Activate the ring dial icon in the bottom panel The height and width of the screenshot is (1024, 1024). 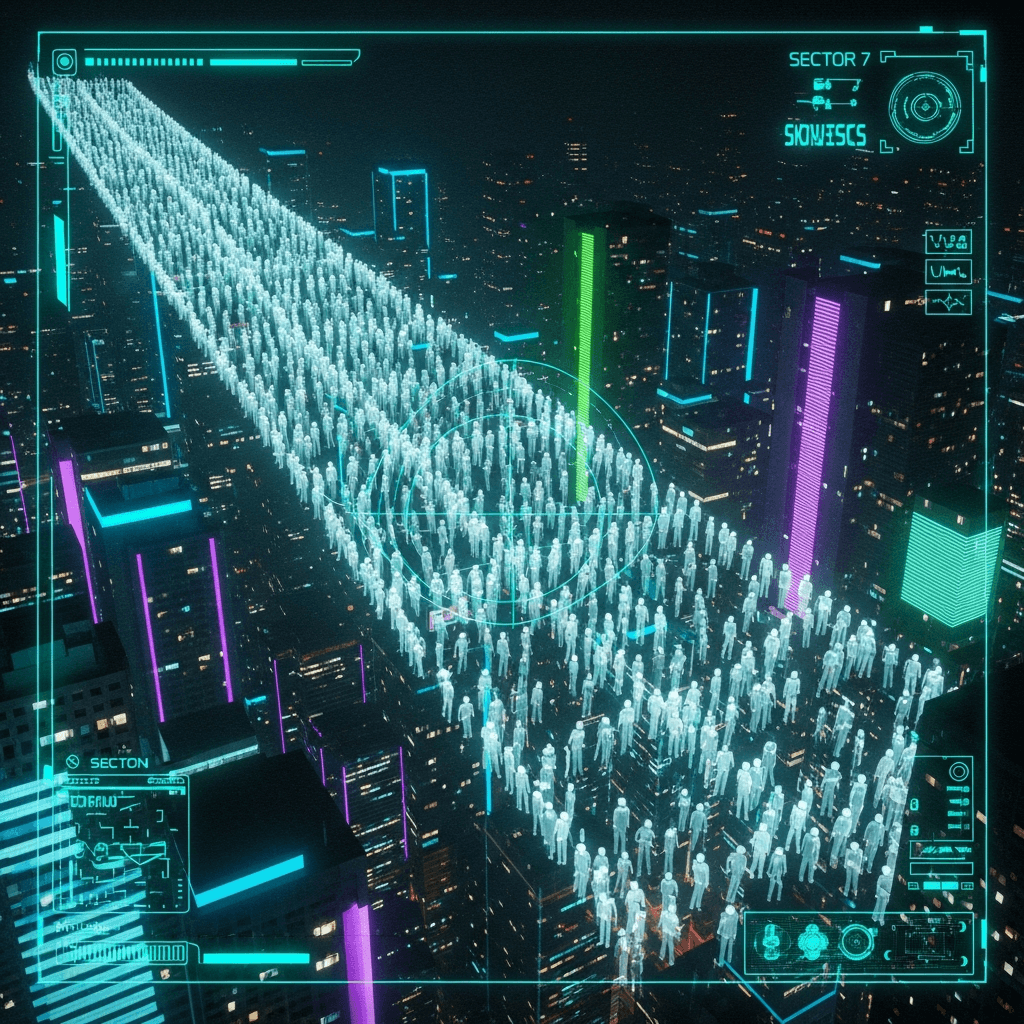857,941
